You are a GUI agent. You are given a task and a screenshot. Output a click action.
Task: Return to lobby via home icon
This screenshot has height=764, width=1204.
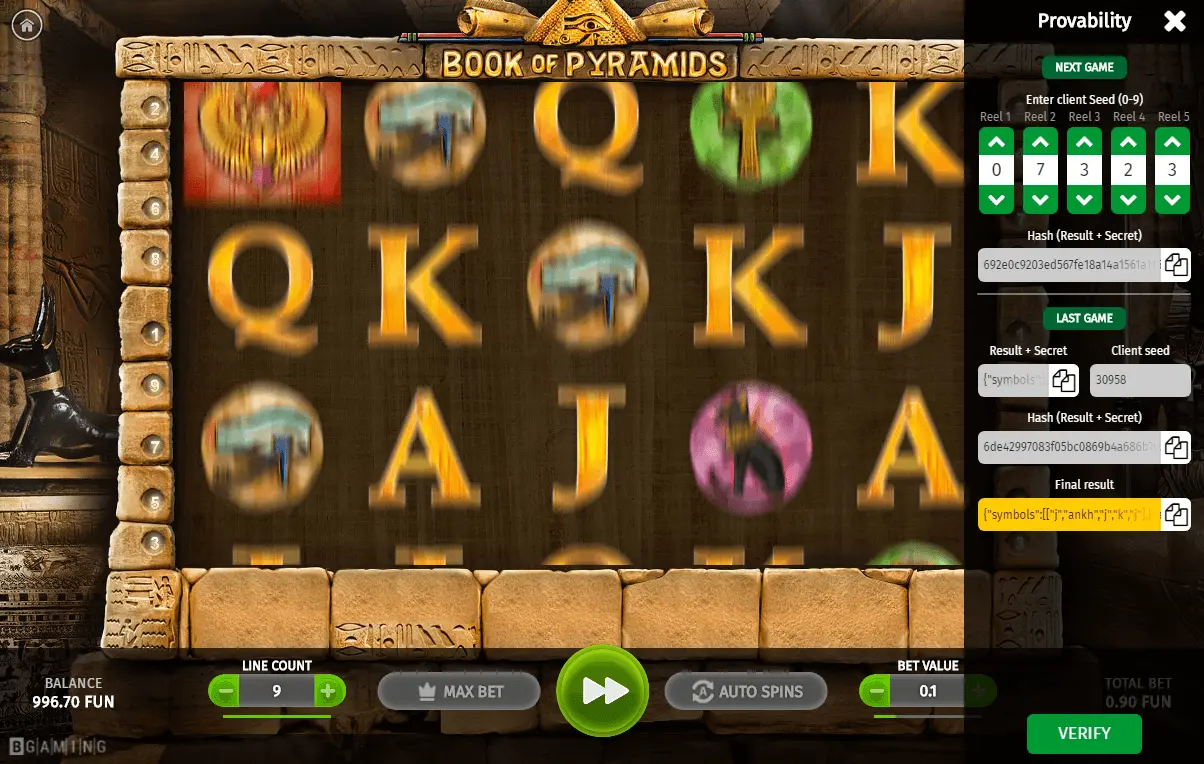point(26,25)
